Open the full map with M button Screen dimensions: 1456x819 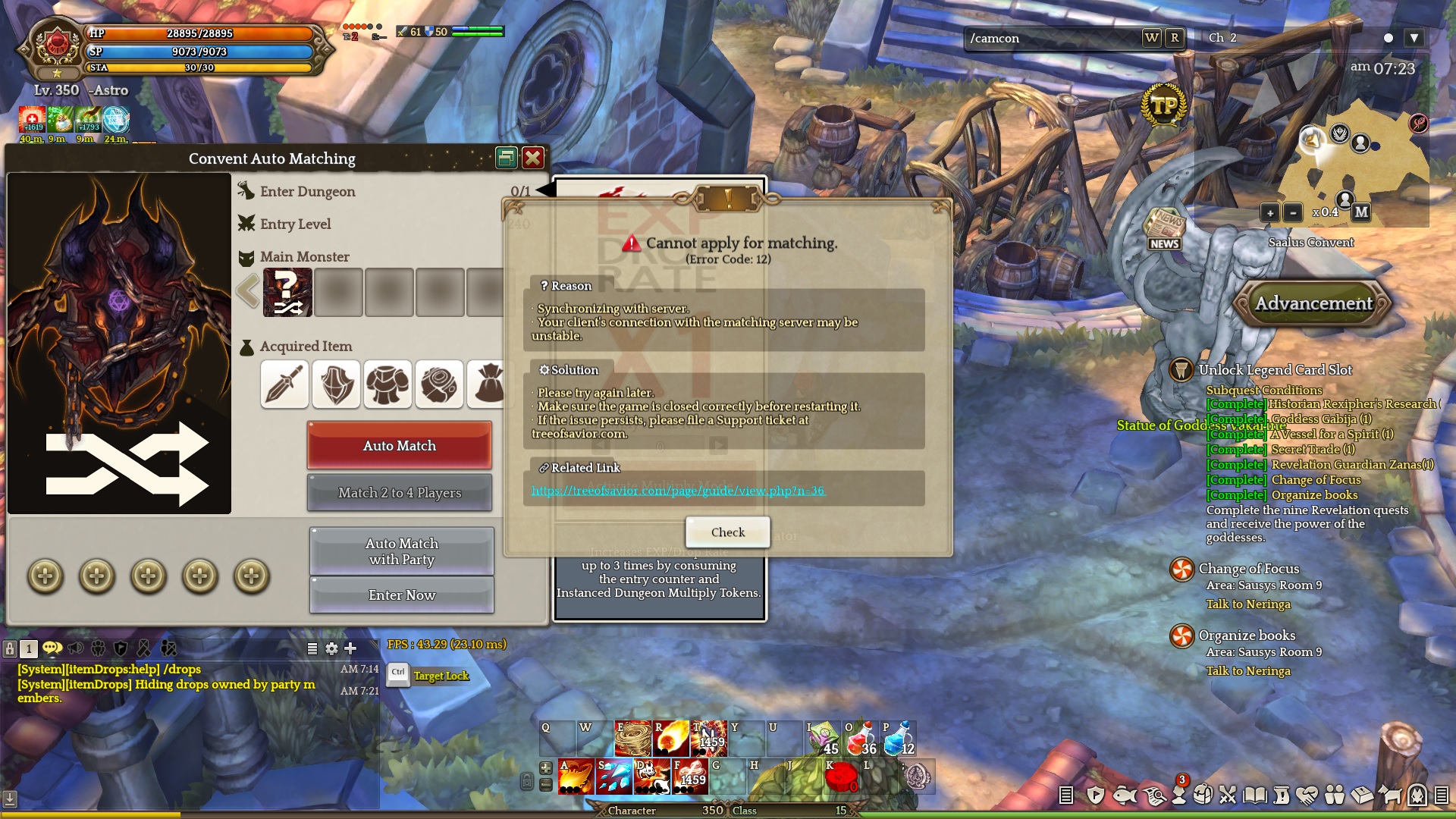click(1361, 212)
